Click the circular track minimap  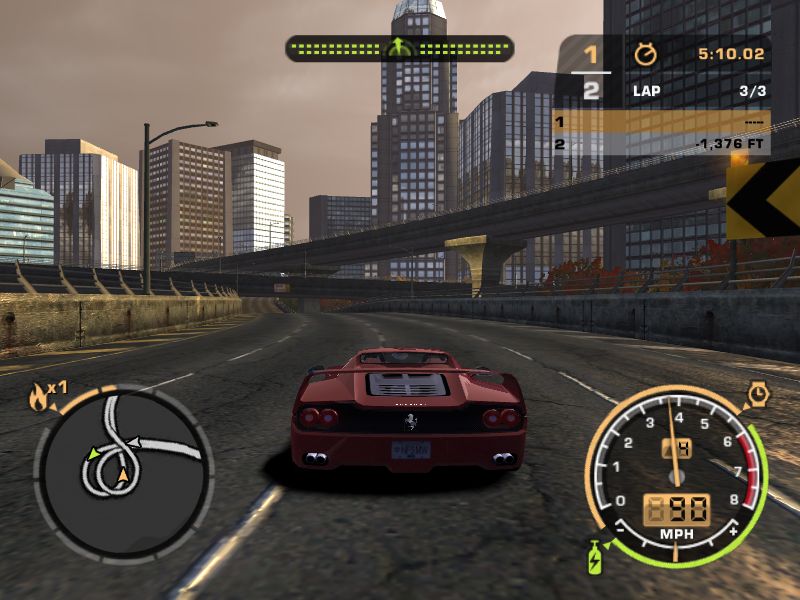coord(123,472)
